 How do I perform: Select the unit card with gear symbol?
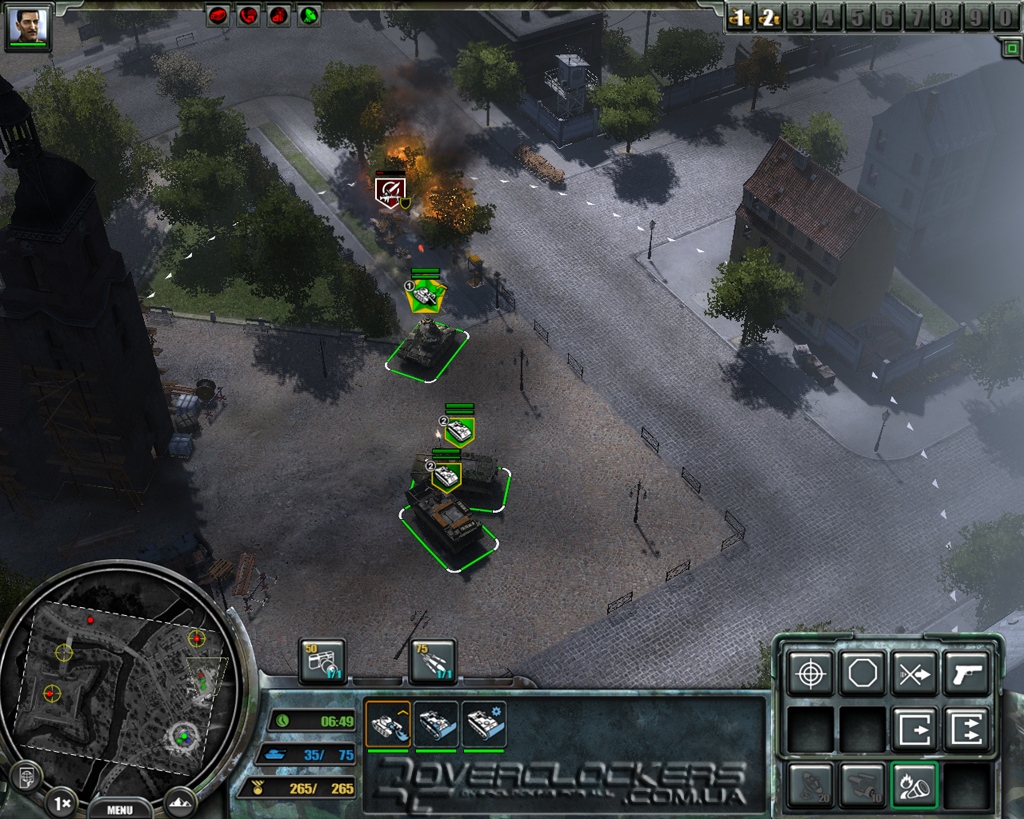tap(484, 724)
